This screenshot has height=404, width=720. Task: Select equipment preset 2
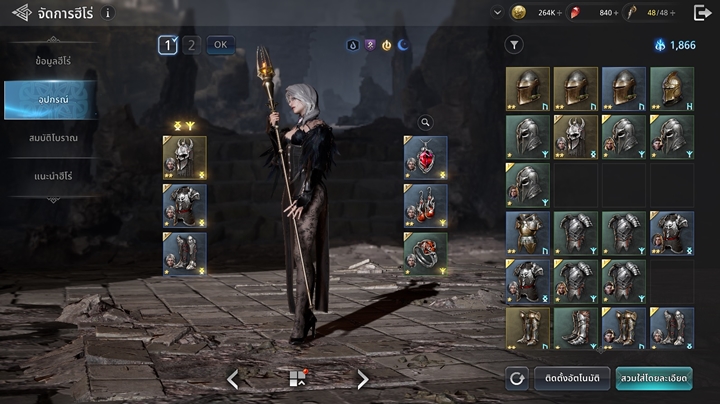(192, 45)
